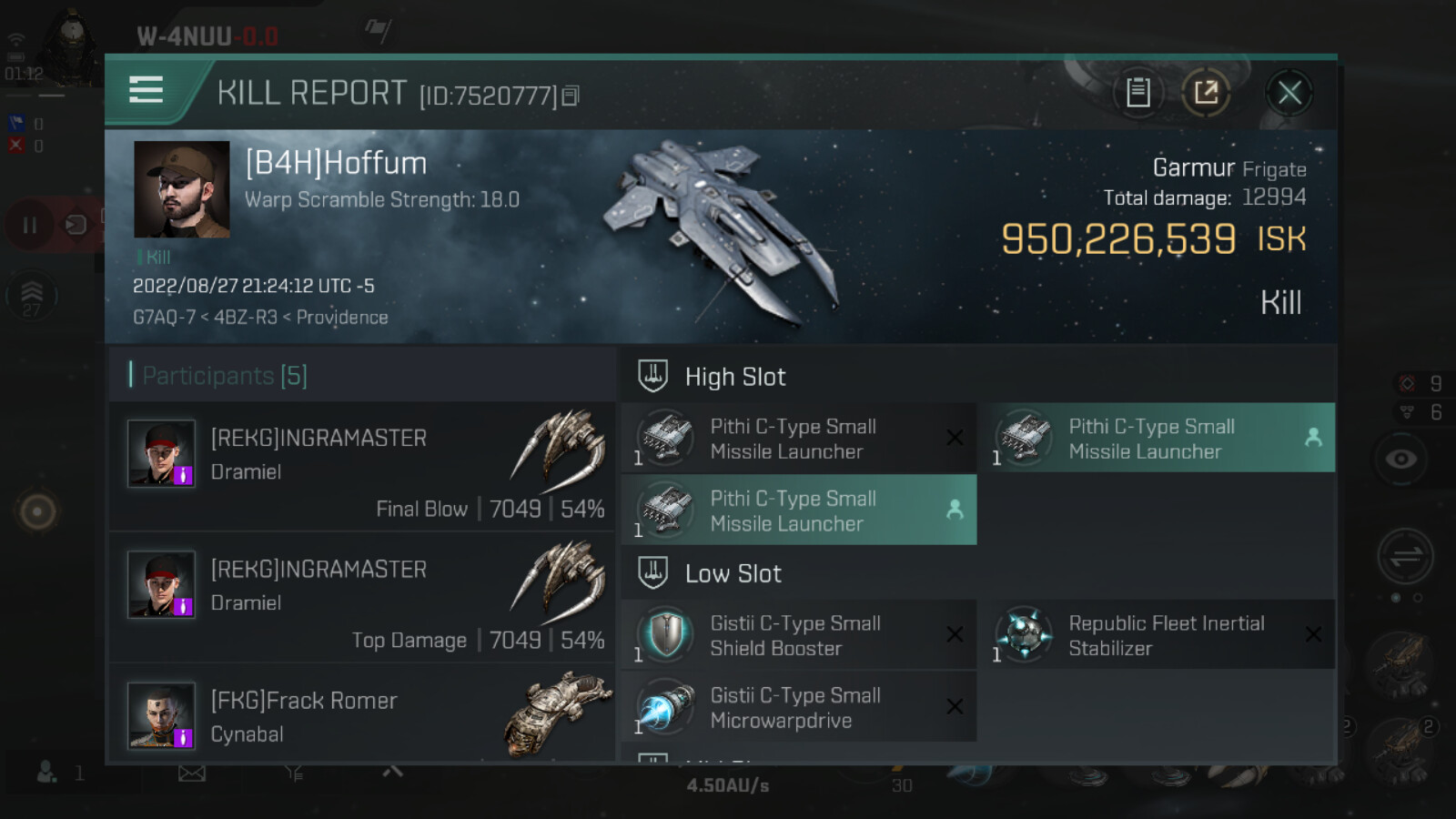Image resolution: width=1456 pixels, height=819 pixels.
Task: Open the Kill Report hamburger menu
Action: [147, 91]
